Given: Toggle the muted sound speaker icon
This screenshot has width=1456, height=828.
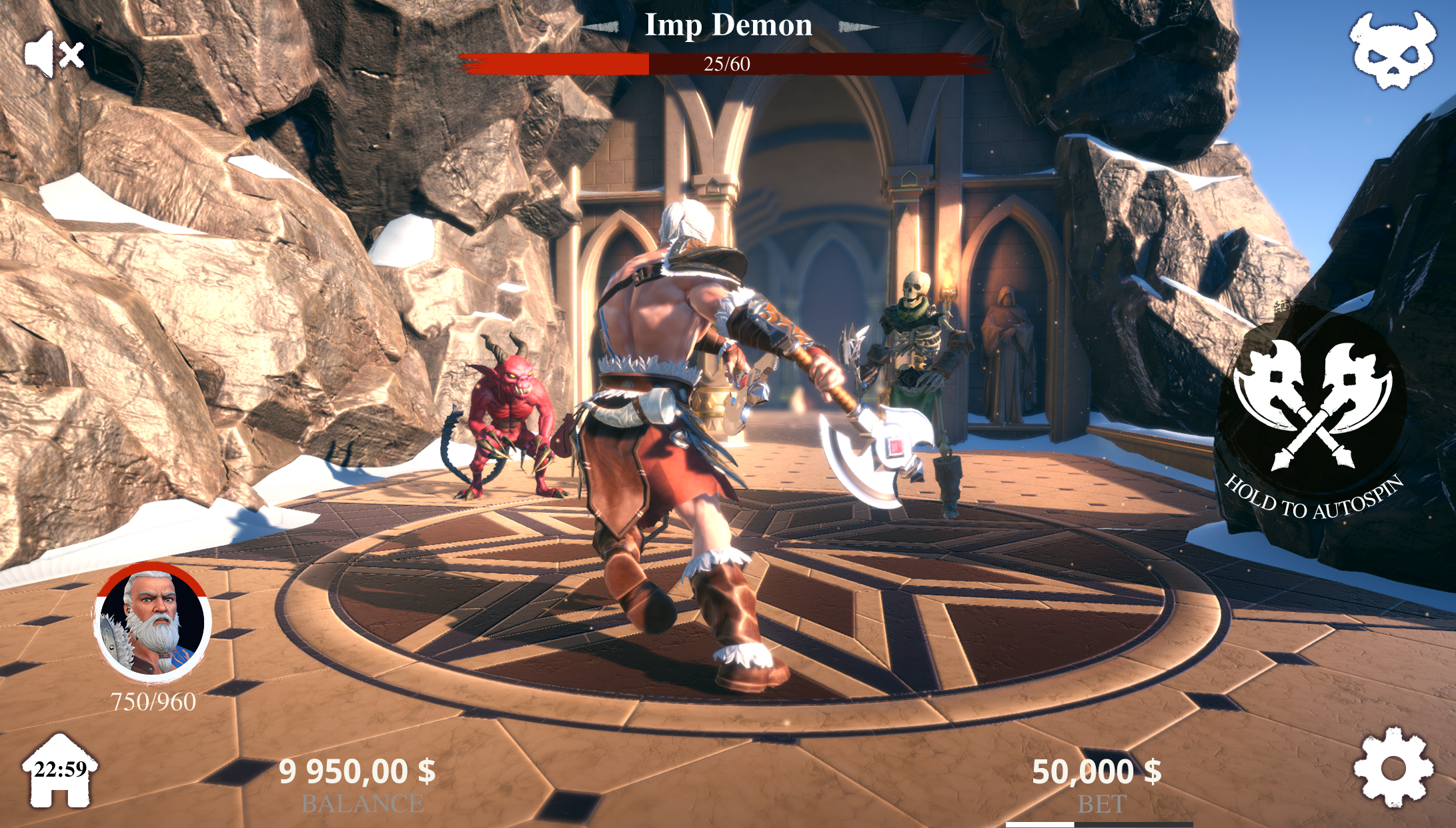Looking at the screenshot, I should (53, 54).
